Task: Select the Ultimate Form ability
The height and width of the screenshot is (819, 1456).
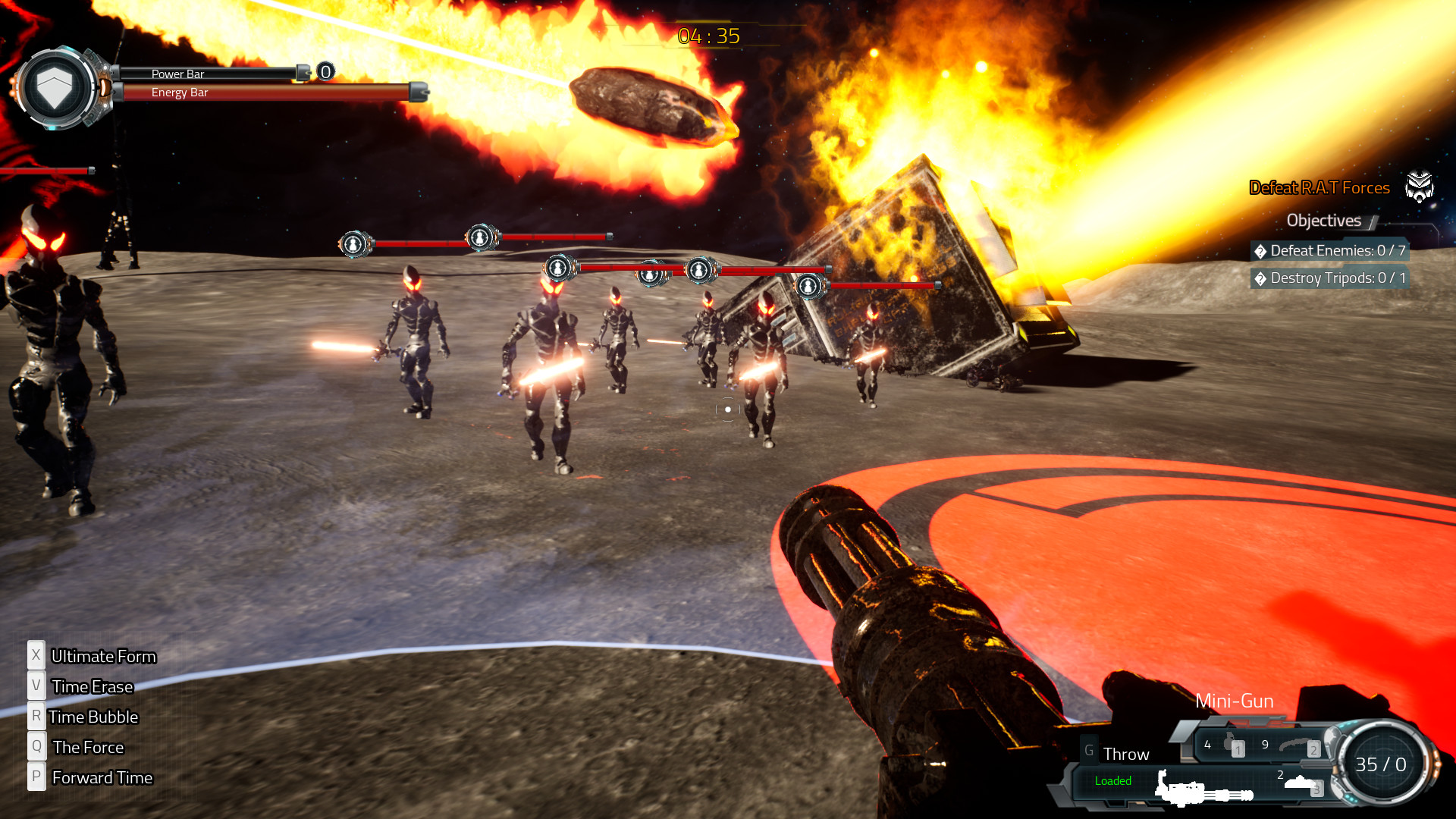Action: (103, 656)
